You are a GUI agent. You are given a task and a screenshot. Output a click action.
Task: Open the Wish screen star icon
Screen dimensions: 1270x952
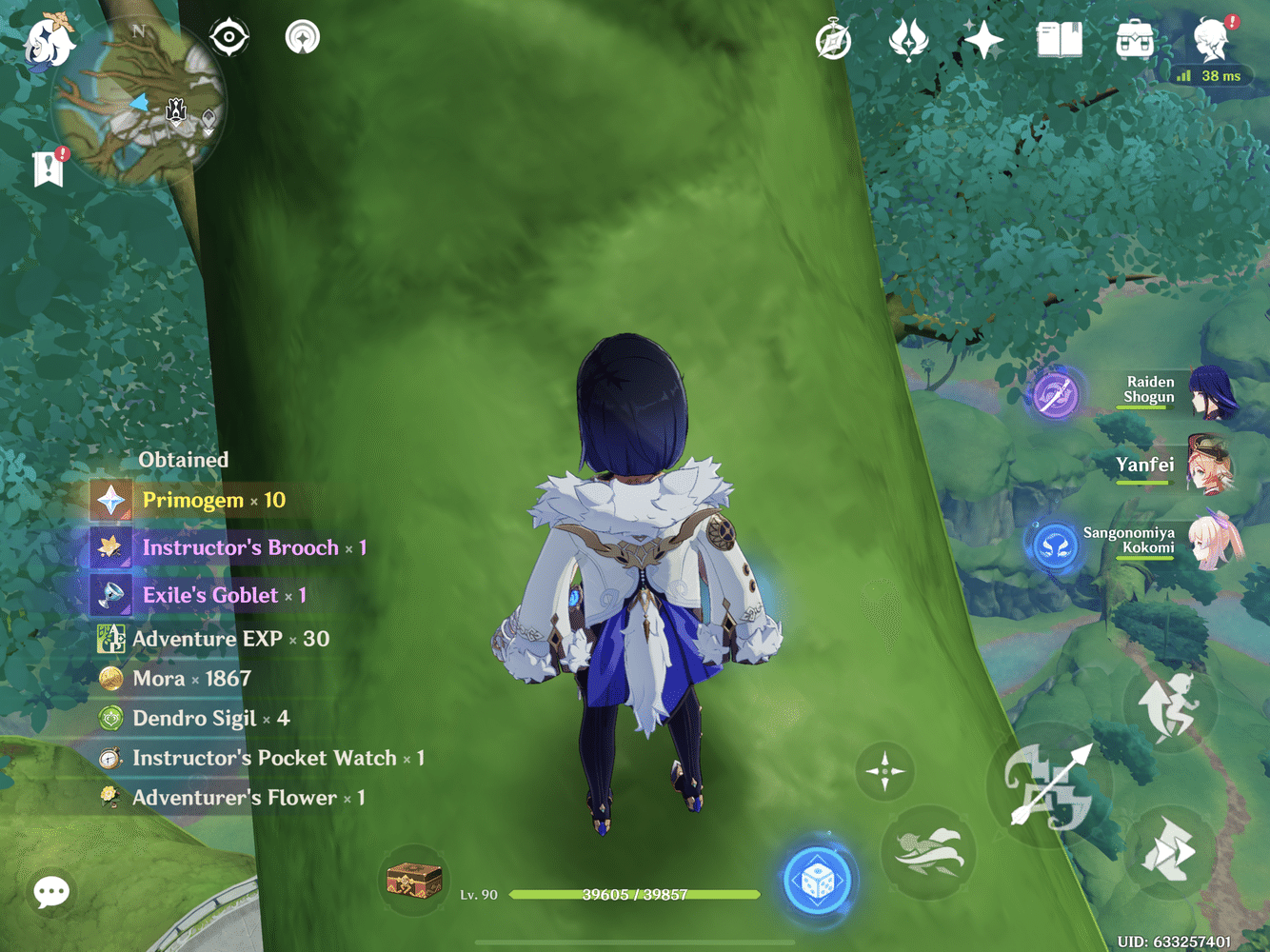[x=983, y=38]
